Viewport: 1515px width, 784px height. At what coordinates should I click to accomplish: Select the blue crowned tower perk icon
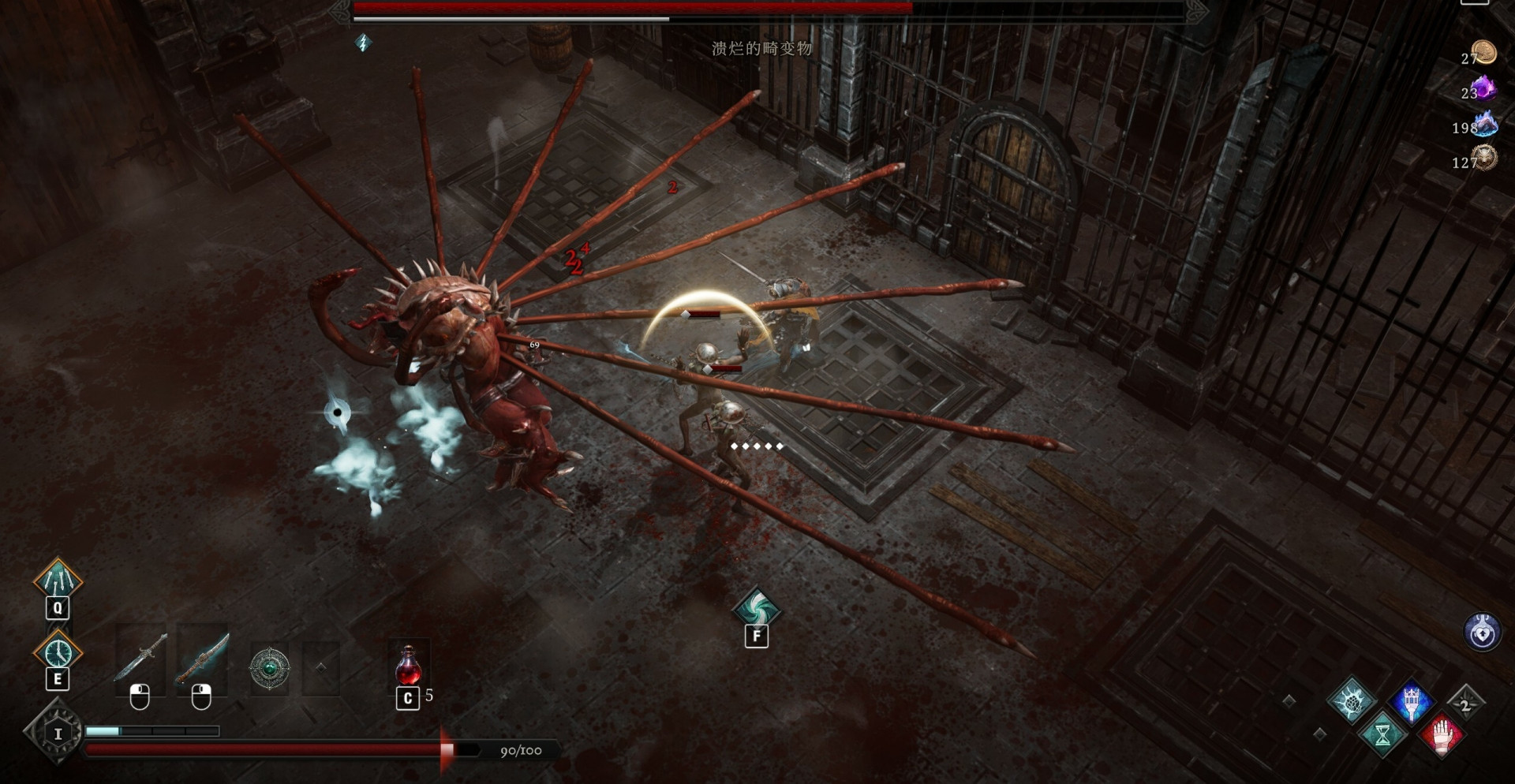1411,701
